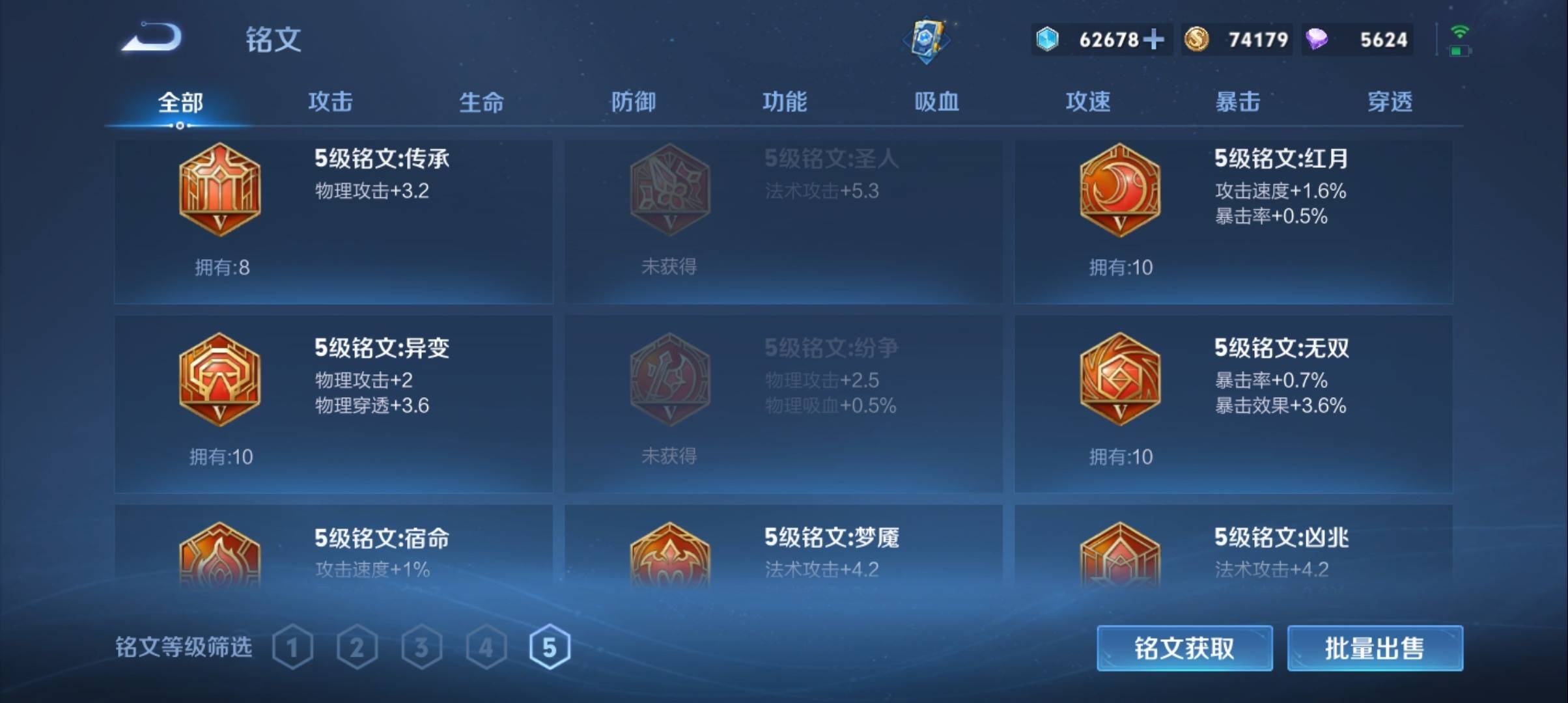Open the inscription card pack icon
The image size is (1568, 703).
(x=925, y=39)
